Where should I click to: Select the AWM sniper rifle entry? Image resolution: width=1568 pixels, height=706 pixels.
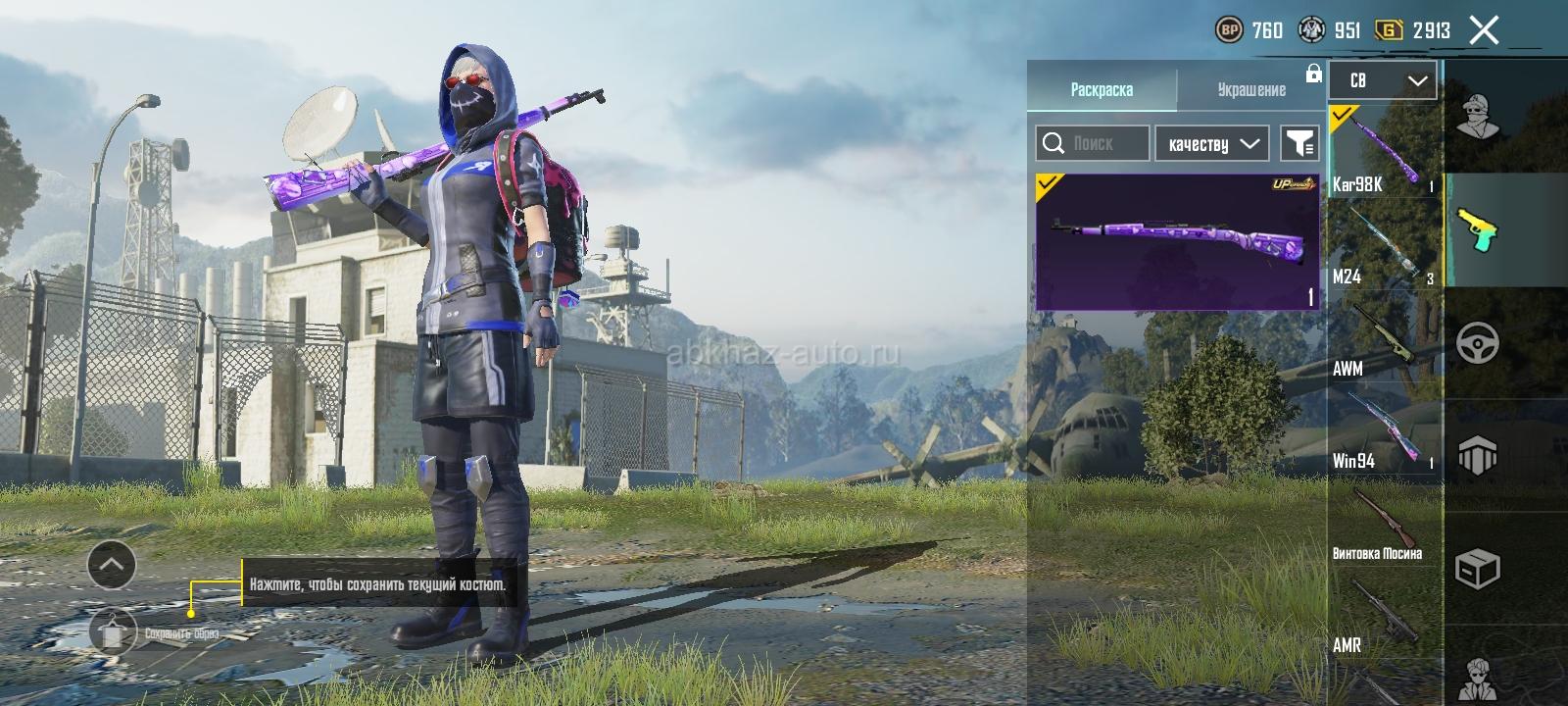pyautogui.click(x=1384, y=338)
